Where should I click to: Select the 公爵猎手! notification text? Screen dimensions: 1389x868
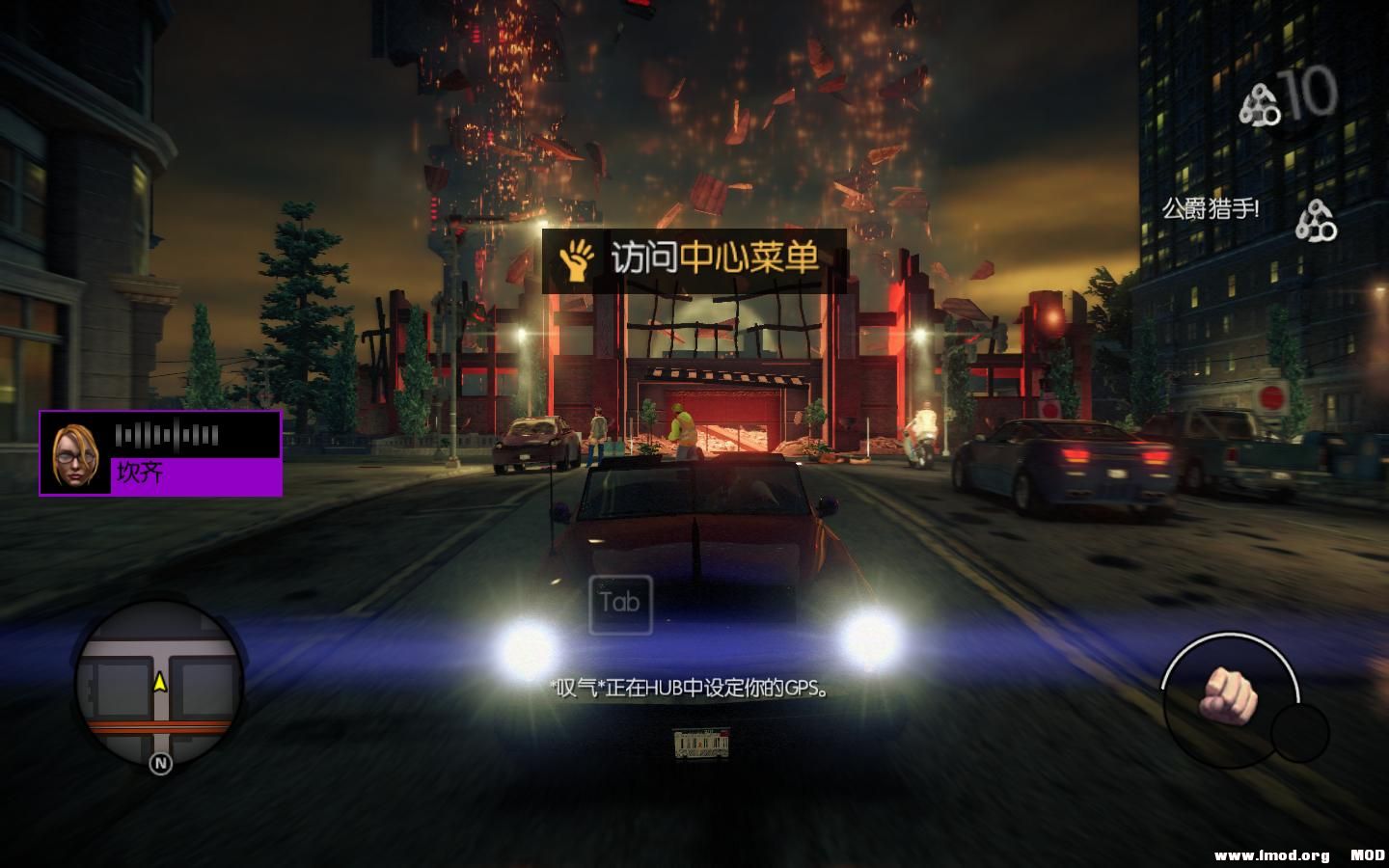[1211, 205]
